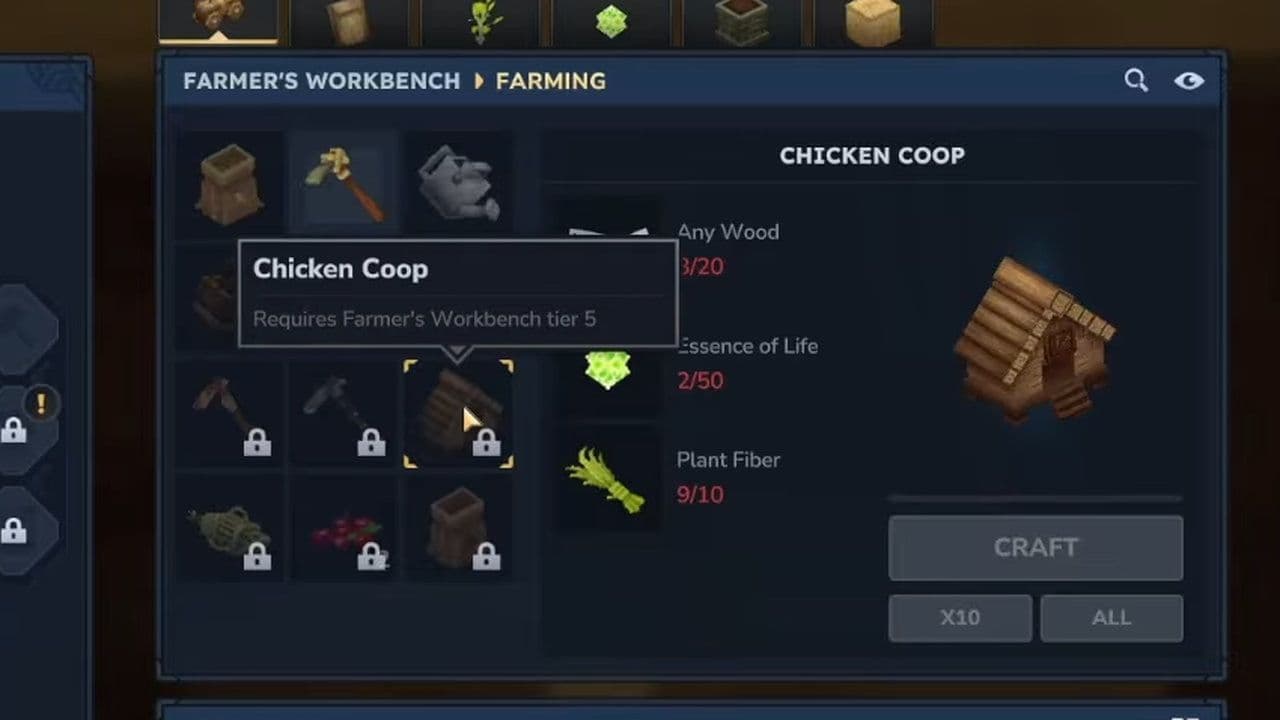
Task: Select the golden axe recipe
Action: click(344, 181)
